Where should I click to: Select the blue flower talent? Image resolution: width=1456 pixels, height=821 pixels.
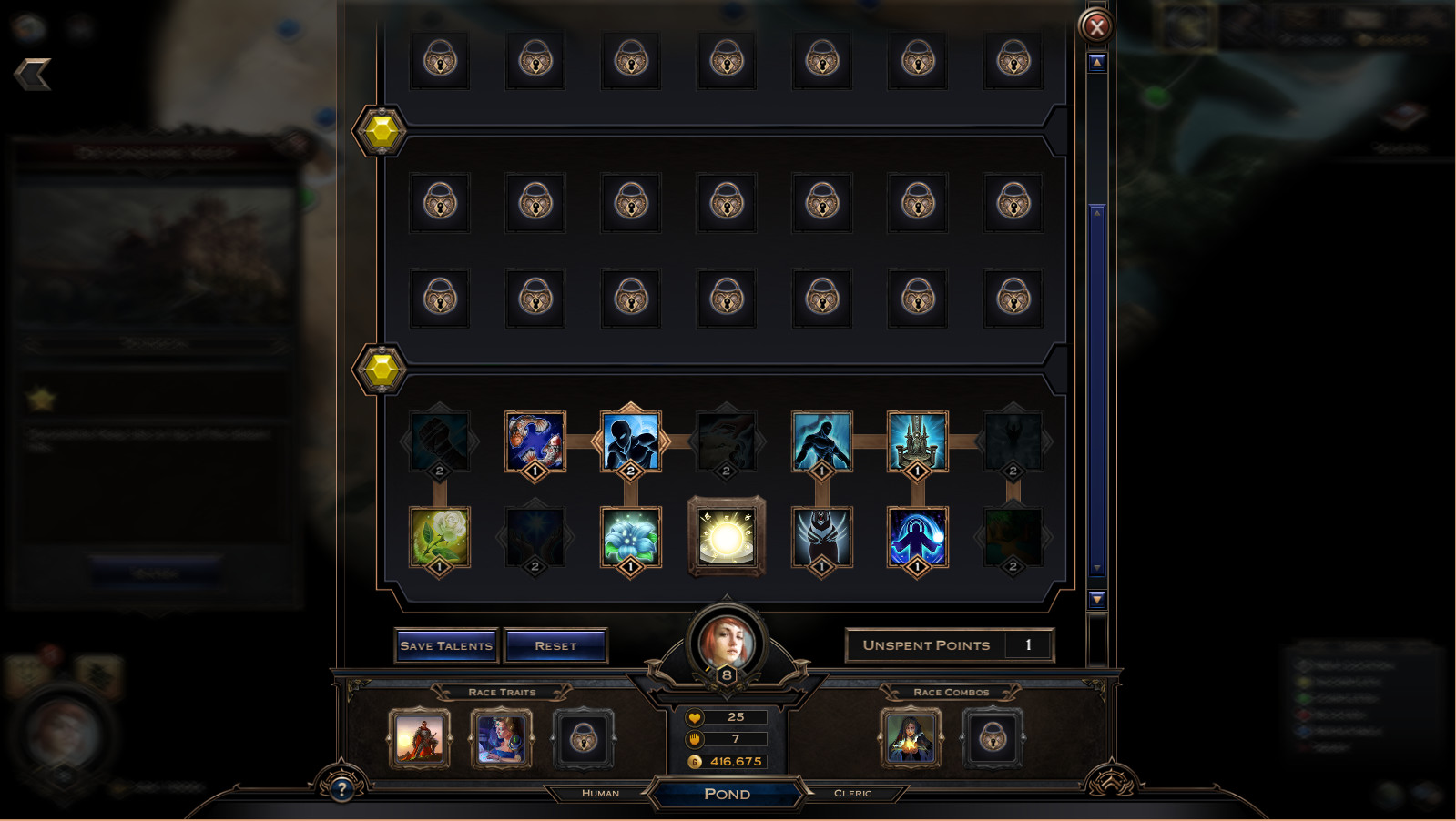coord(630,536)
